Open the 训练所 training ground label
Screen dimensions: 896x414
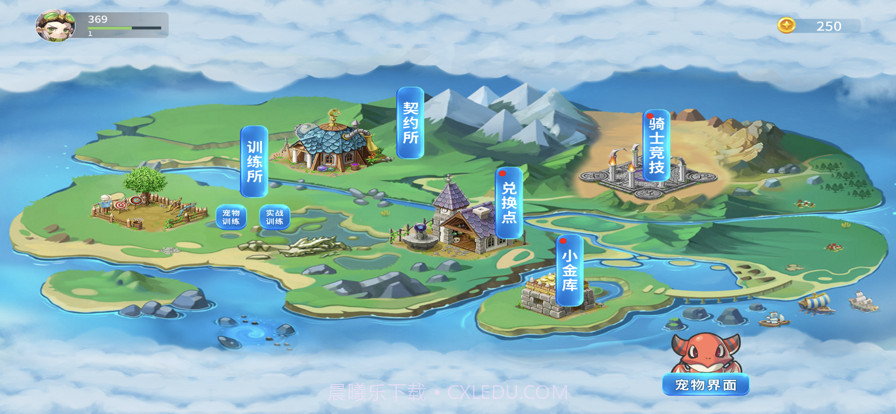[x=254, y=161]
